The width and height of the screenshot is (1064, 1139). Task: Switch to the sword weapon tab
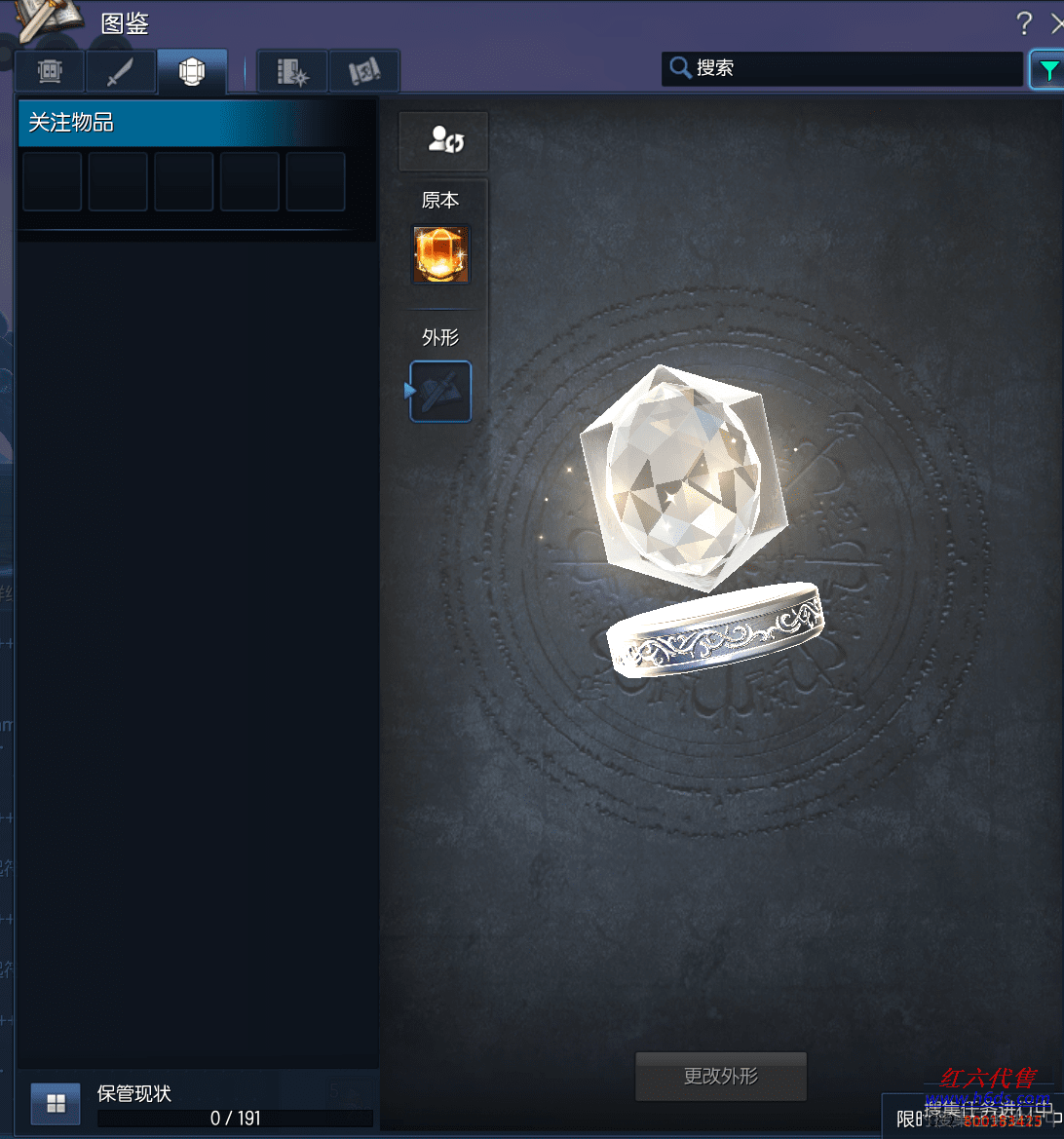click(121, 71)
